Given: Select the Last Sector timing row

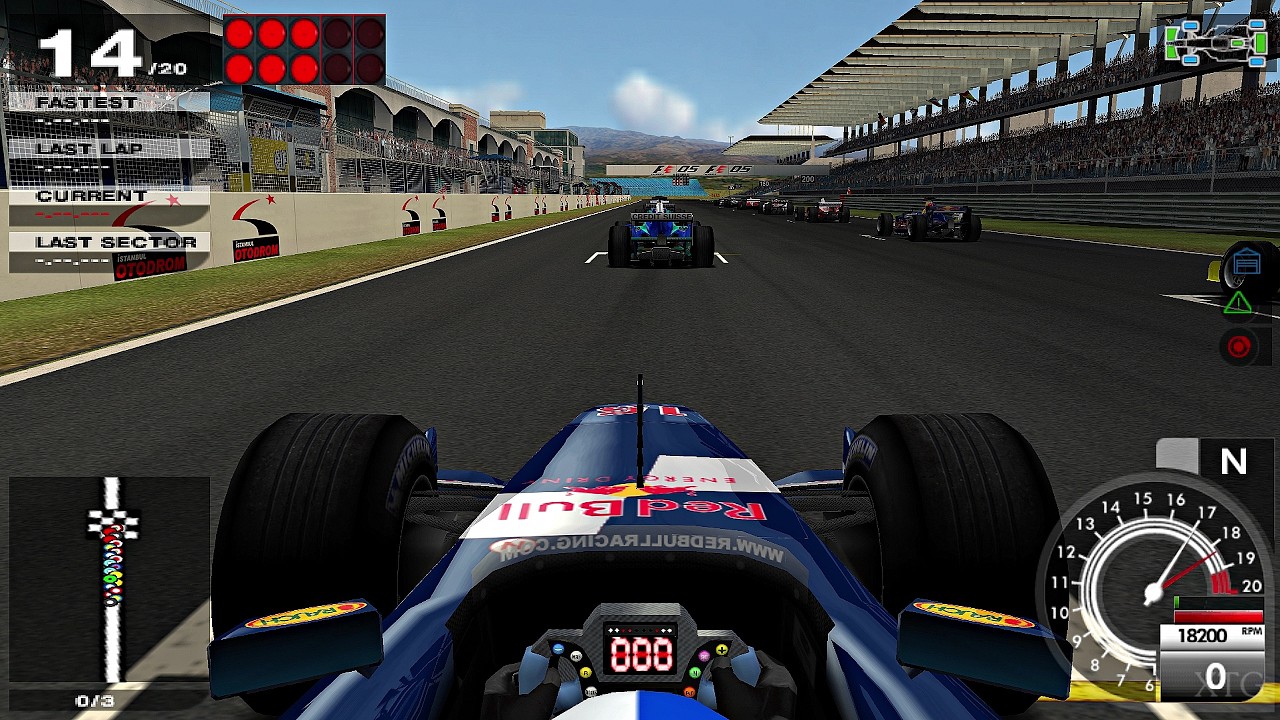Looking at the screenshot, I should [x=108, y=252].
